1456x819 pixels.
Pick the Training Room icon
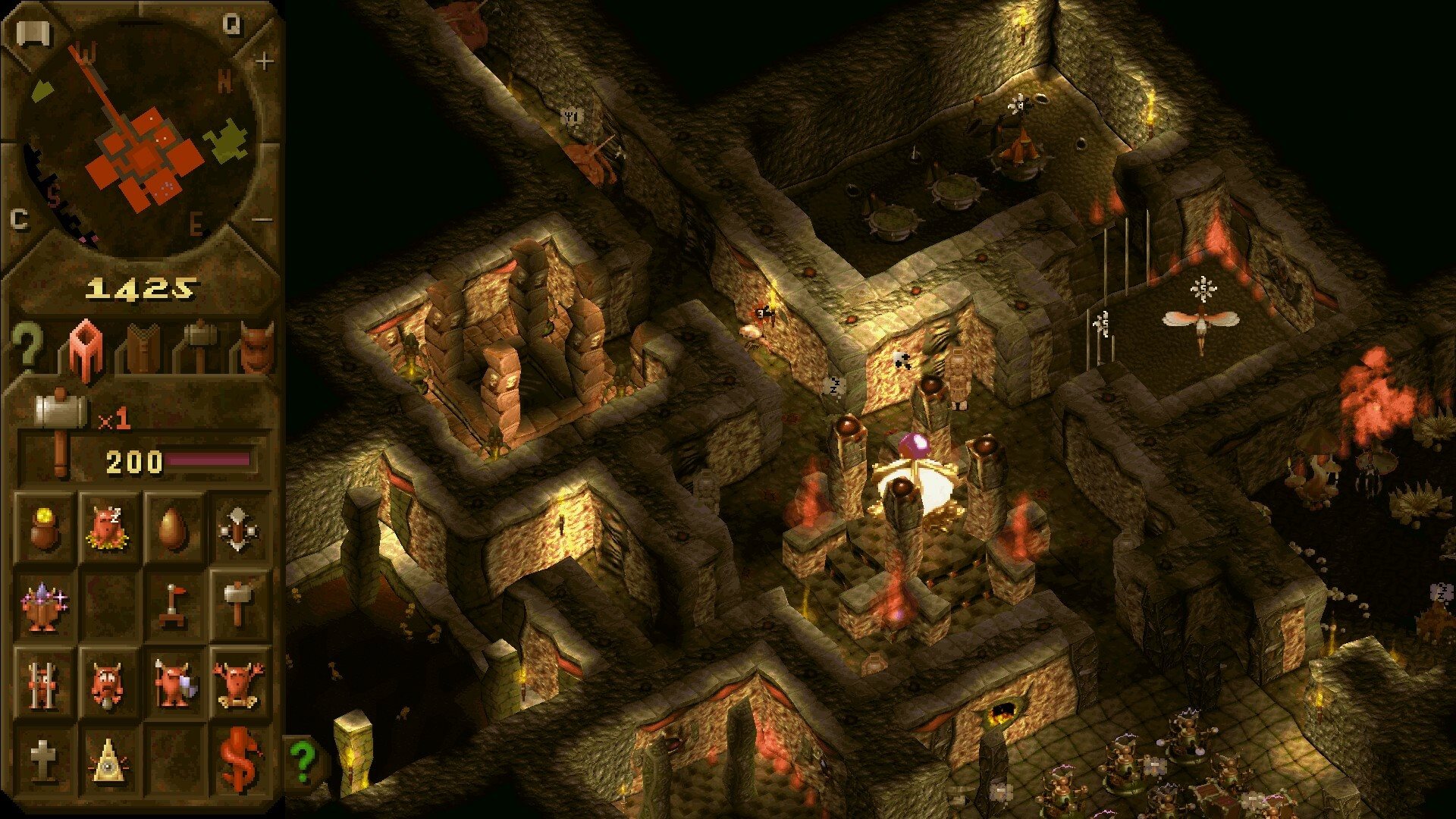point(240,526)
